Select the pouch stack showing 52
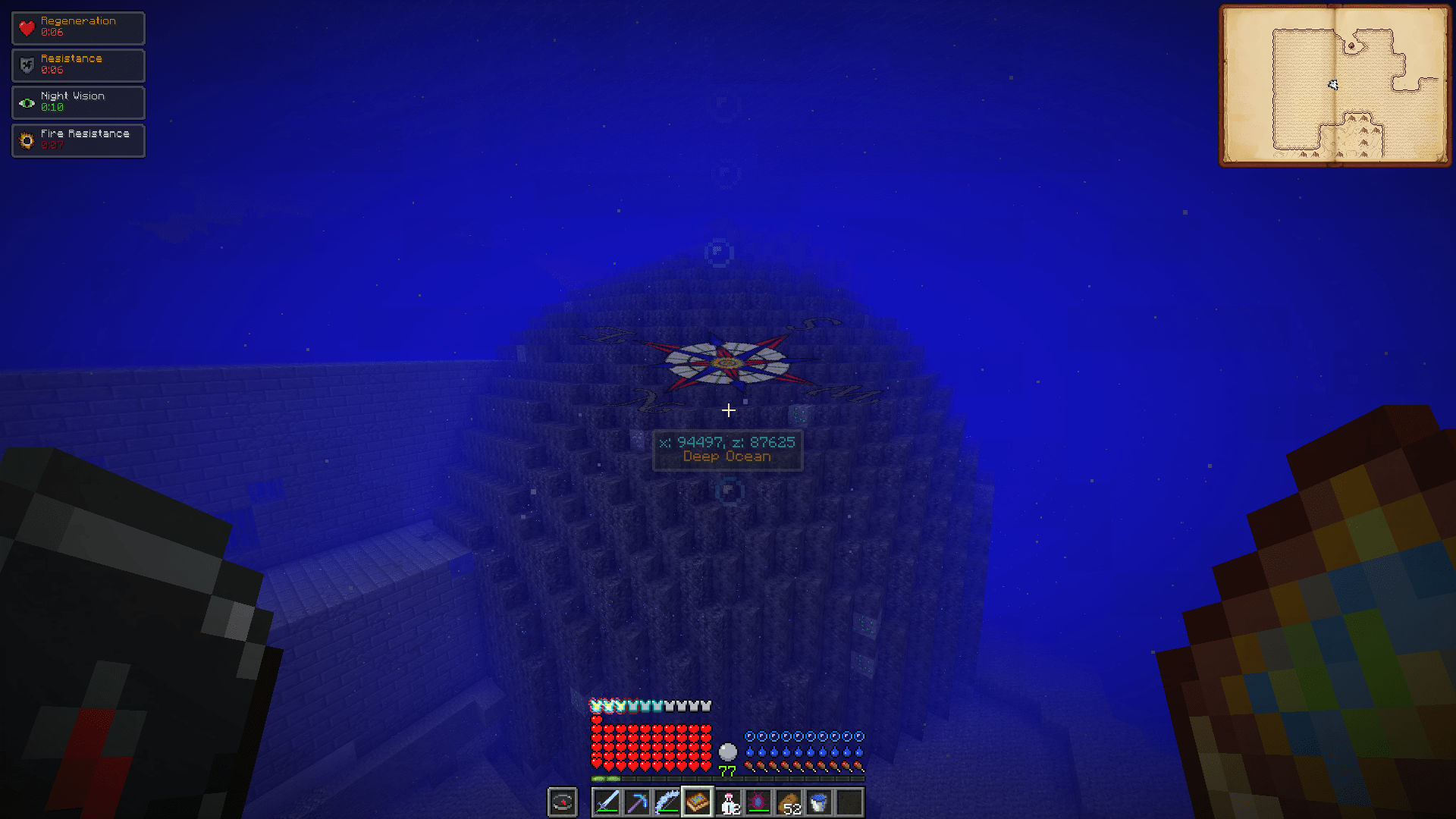Screen dimensions: 1456x819 click(x=789, y=802)
